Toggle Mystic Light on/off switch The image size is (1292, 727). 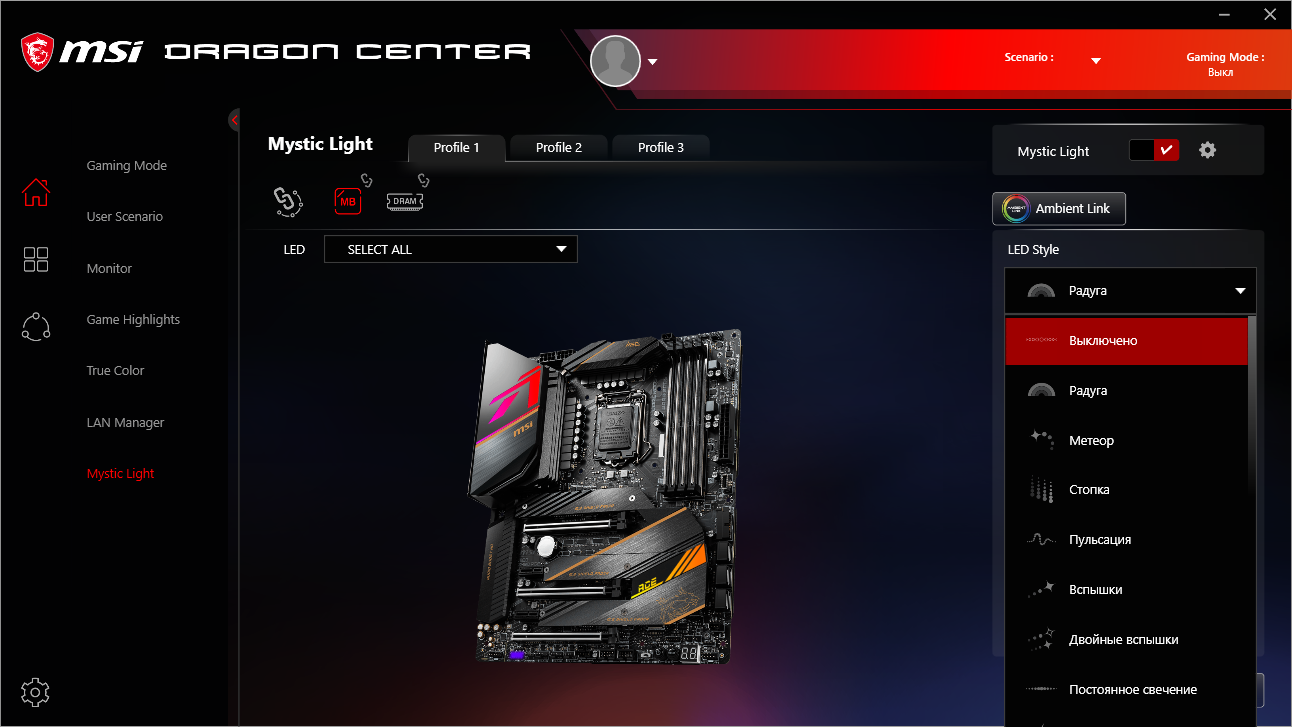[x=1154, y=149]
